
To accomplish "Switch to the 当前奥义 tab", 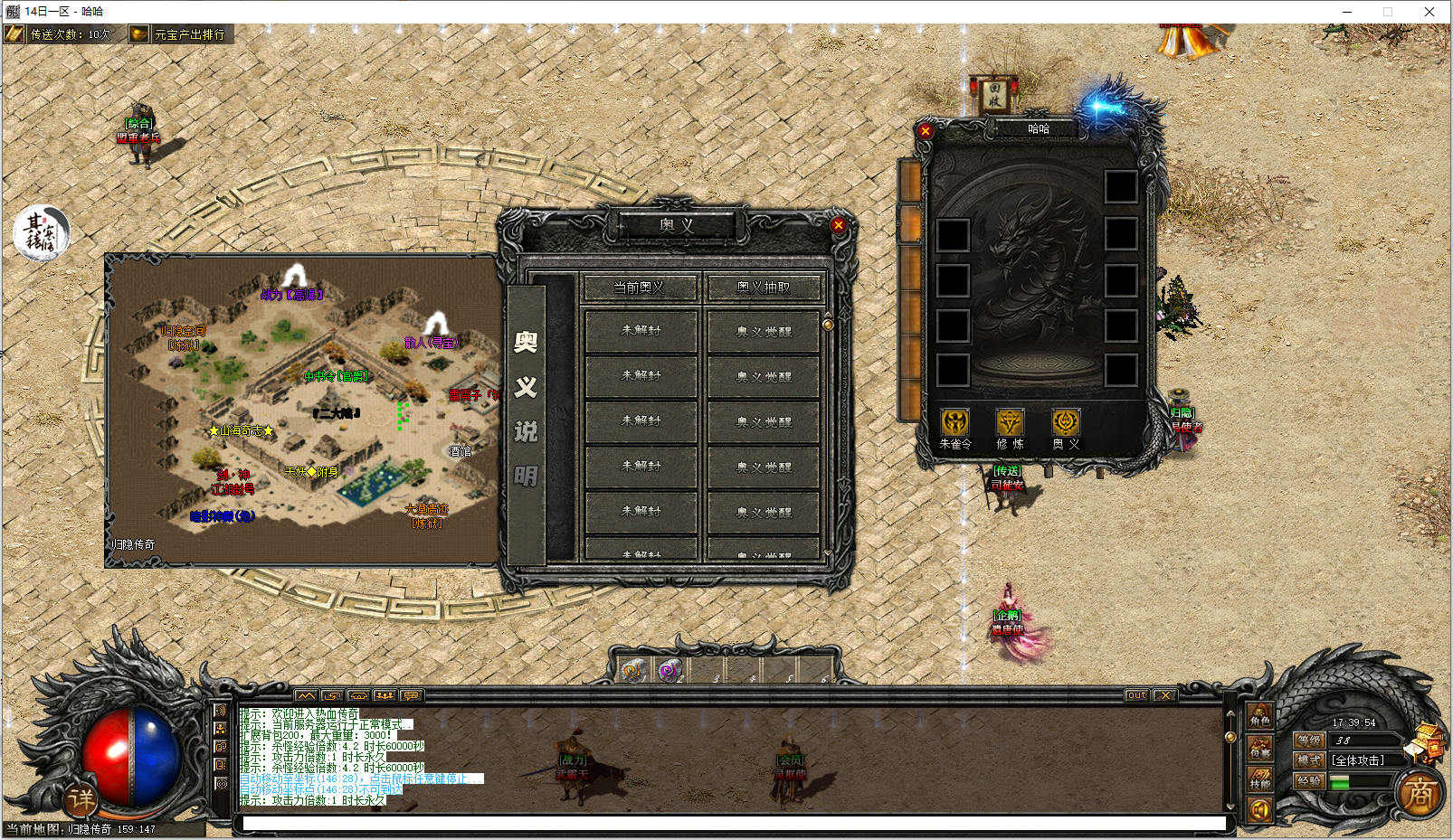I will [640, 288].
